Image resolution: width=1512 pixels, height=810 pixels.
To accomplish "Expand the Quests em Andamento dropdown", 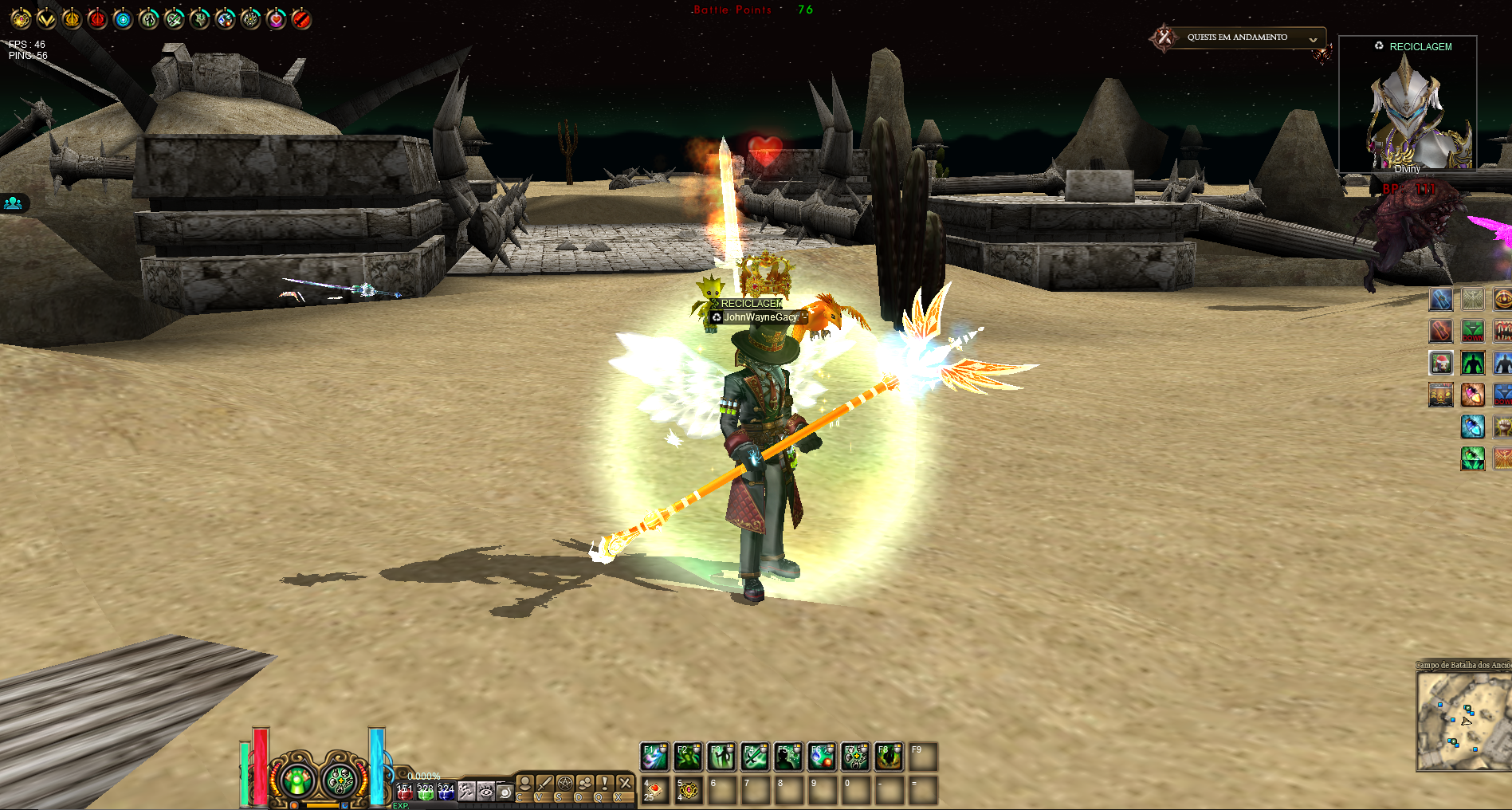I will coord(1312,39).
